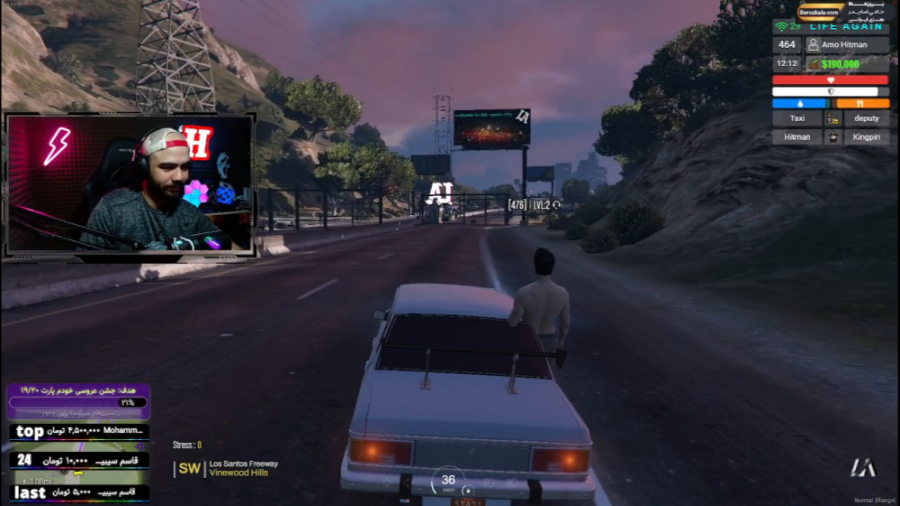Viewport: 900px width, 506px height.
Task: Click the Los Santos Freeway location label
Action: (243, 464)
